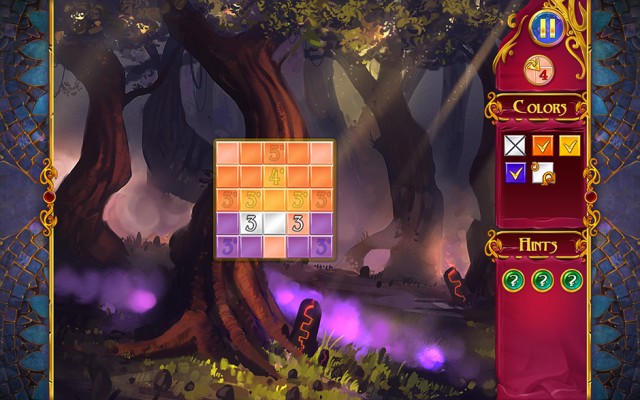Click the blank white tile in the grid
This screenshot has height=400, width=640.
tap(275, 222)
